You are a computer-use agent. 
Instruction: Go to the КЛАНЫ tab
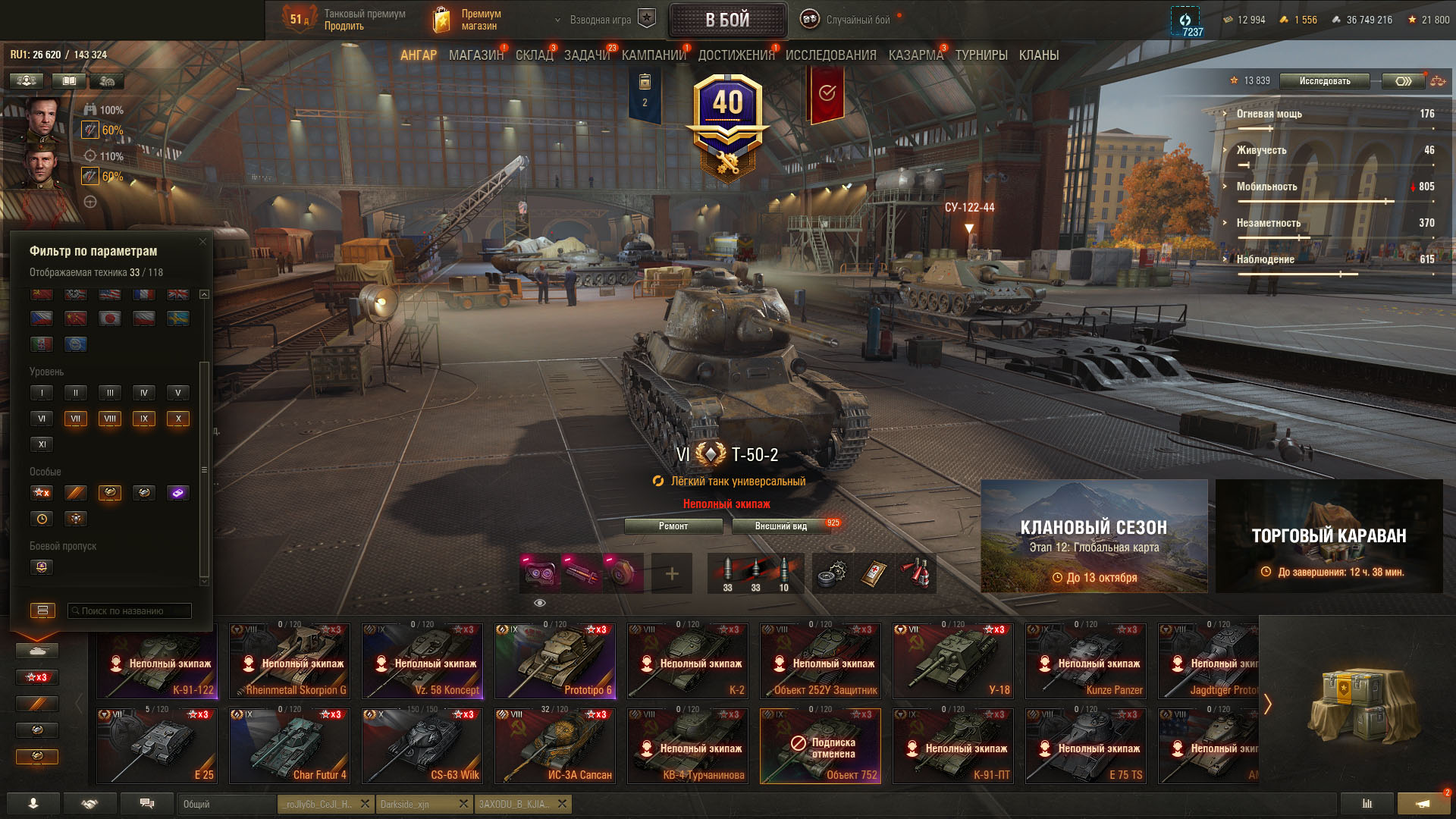[1038, 55]
